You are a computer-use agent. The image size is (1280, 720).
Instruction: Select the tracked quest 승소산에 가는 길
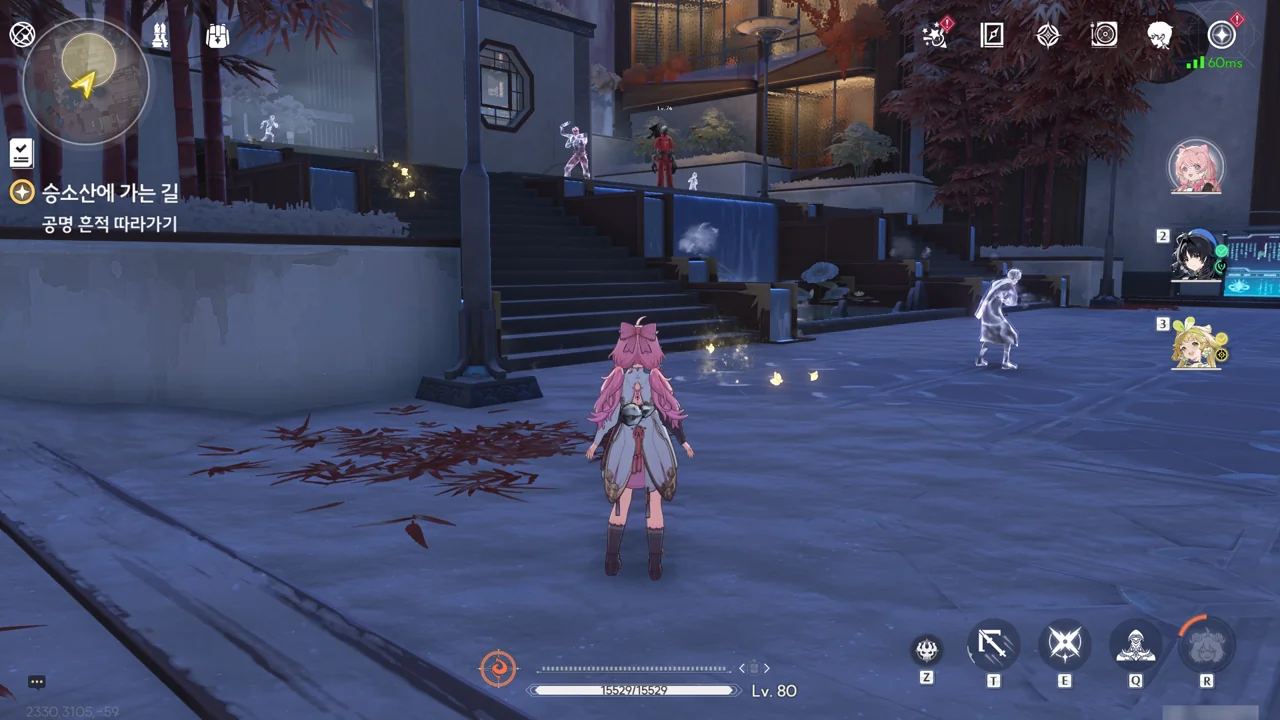coord(110,193)
